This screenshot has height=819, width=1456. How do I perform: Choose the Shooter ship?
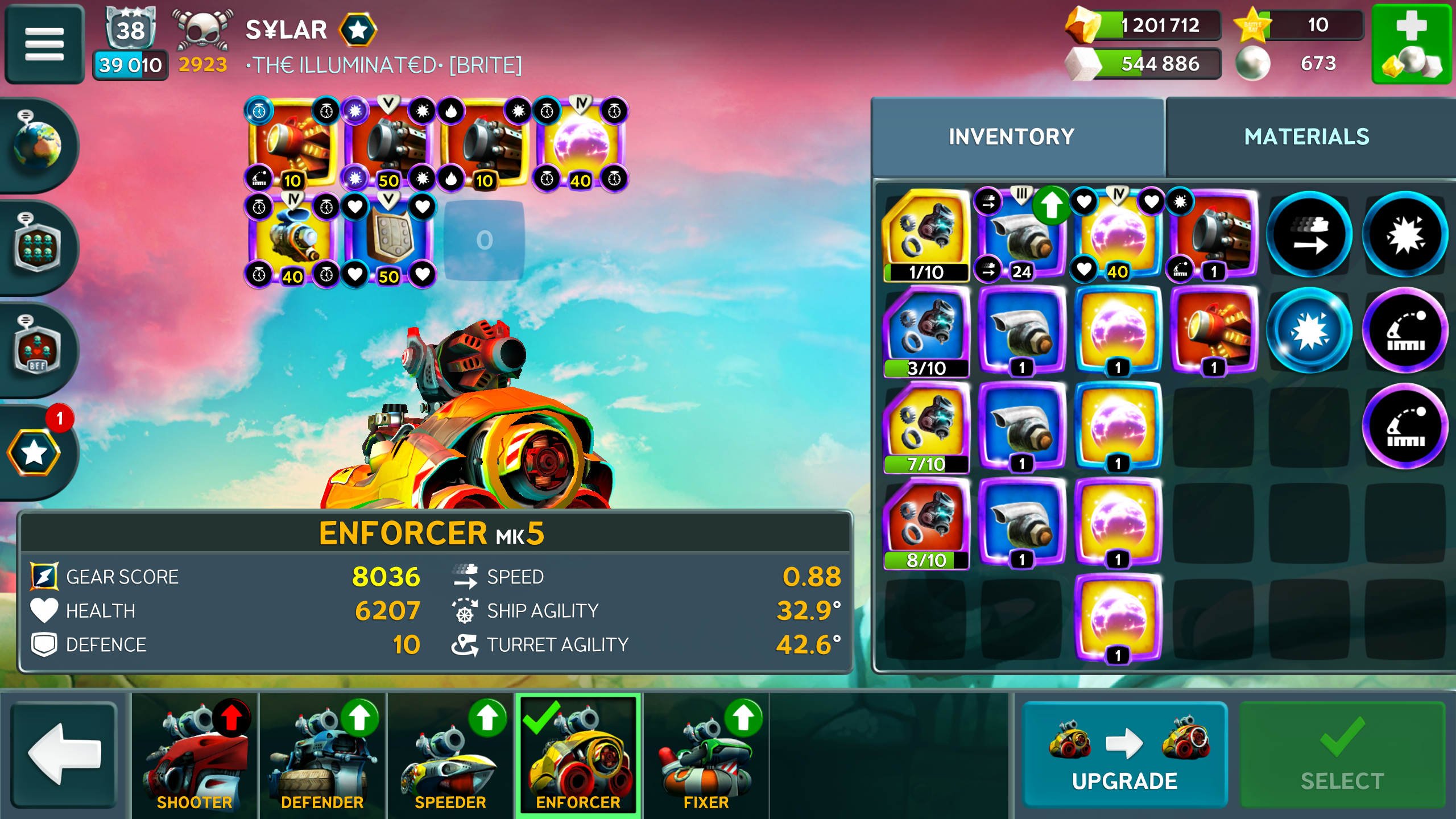[195, 755]
